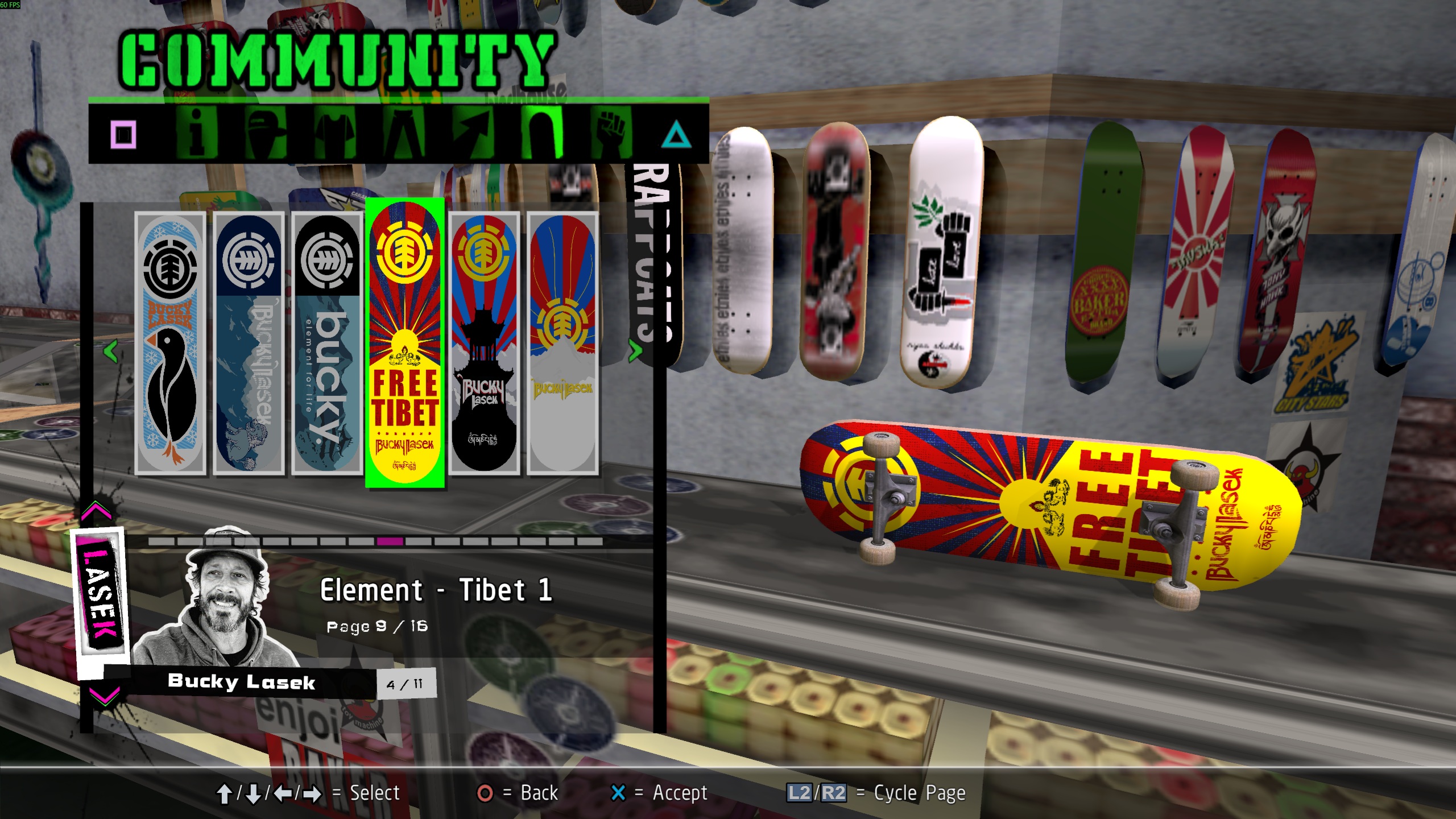
Task: Switch to the t-shirt category tab
Action: point(336,134)
